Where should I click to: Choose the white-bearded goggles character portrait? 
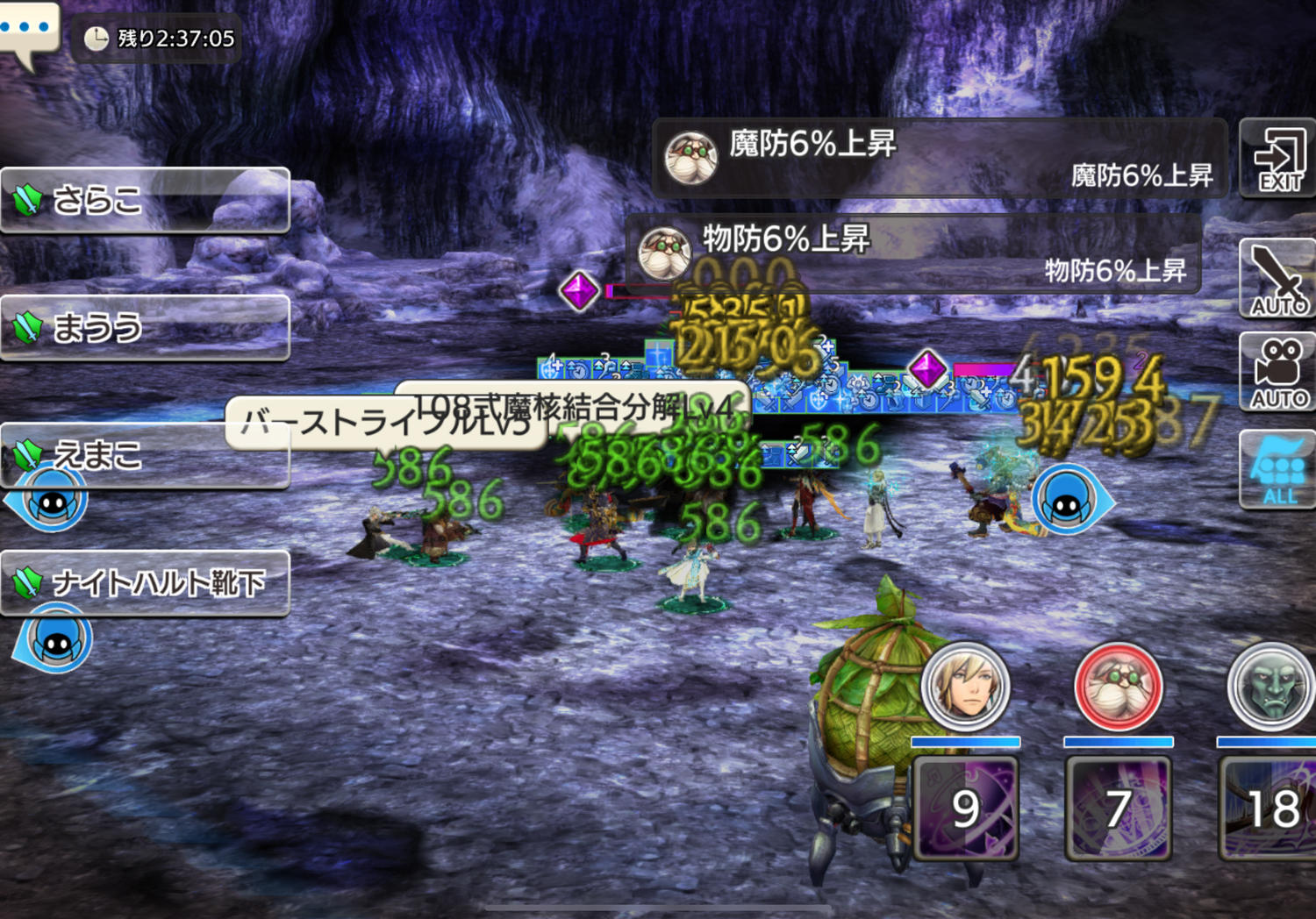1119,687
